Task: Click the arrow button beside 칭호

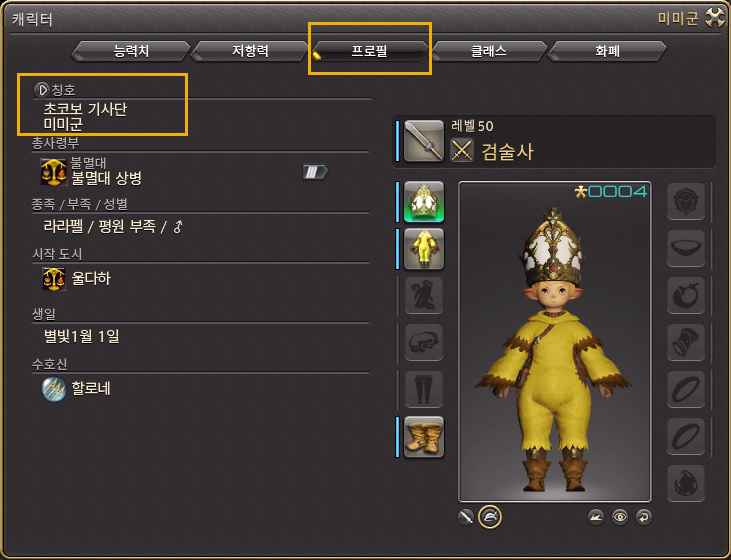Action: point(42,89)
